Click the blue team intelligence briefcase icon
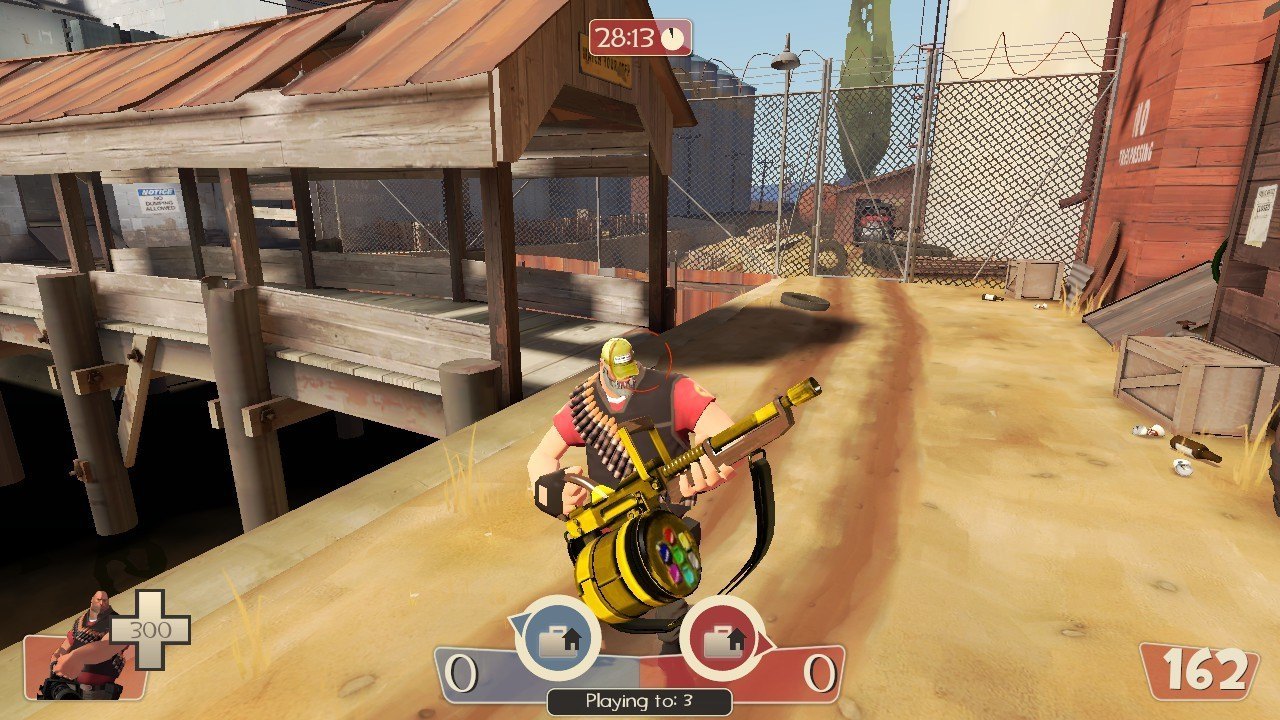The width and height of the screenshot is (1280, 720). (557, 640)
